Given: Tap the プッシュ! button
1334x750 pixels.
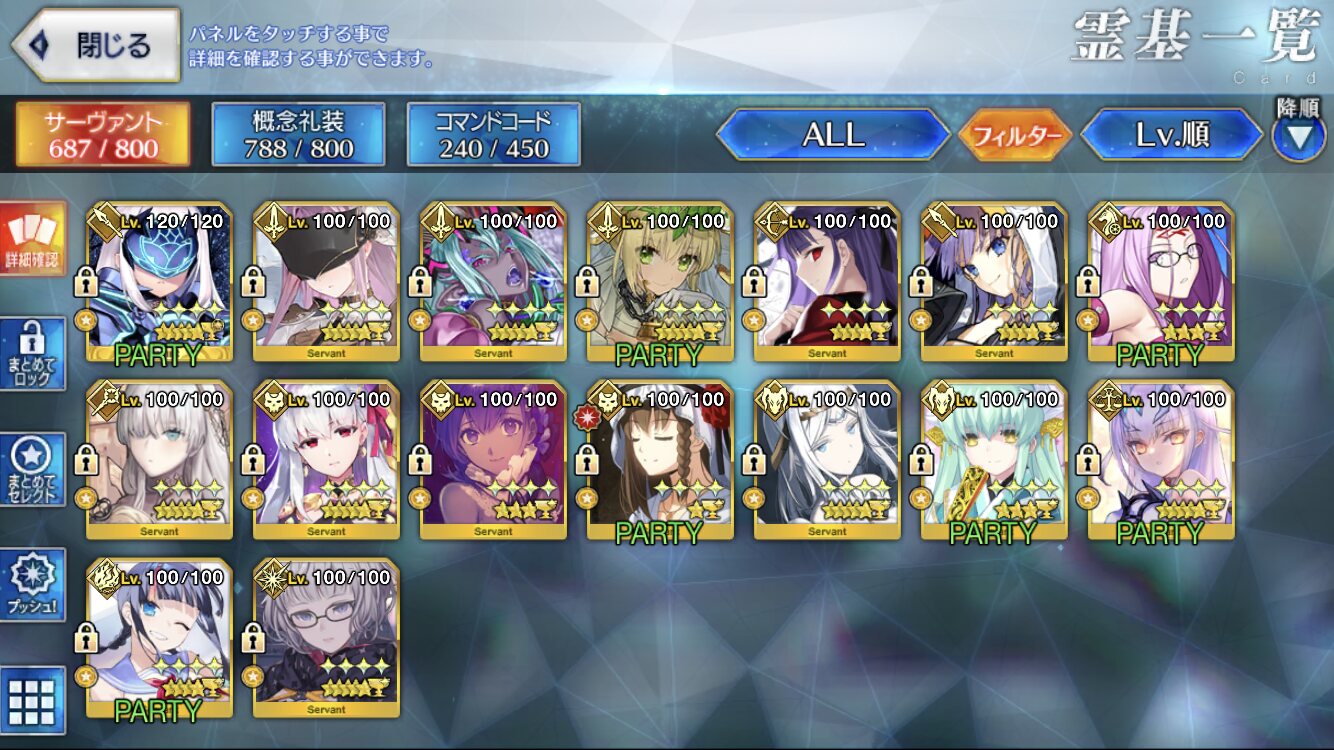Looking at the screenshot, I should 33,585.
